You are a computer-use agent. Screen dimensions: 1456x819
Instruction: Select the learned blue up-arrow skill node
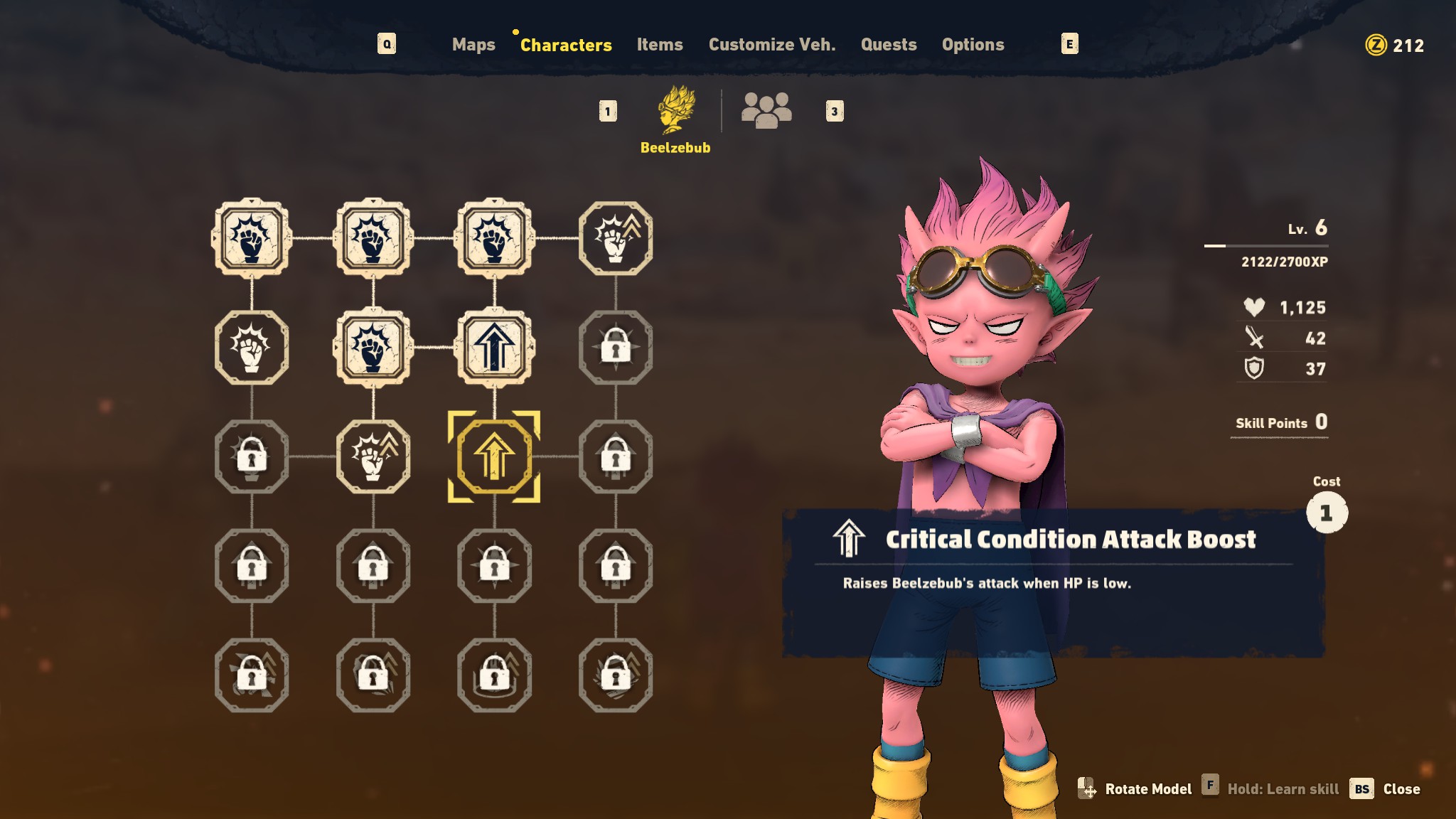point(494,347)
